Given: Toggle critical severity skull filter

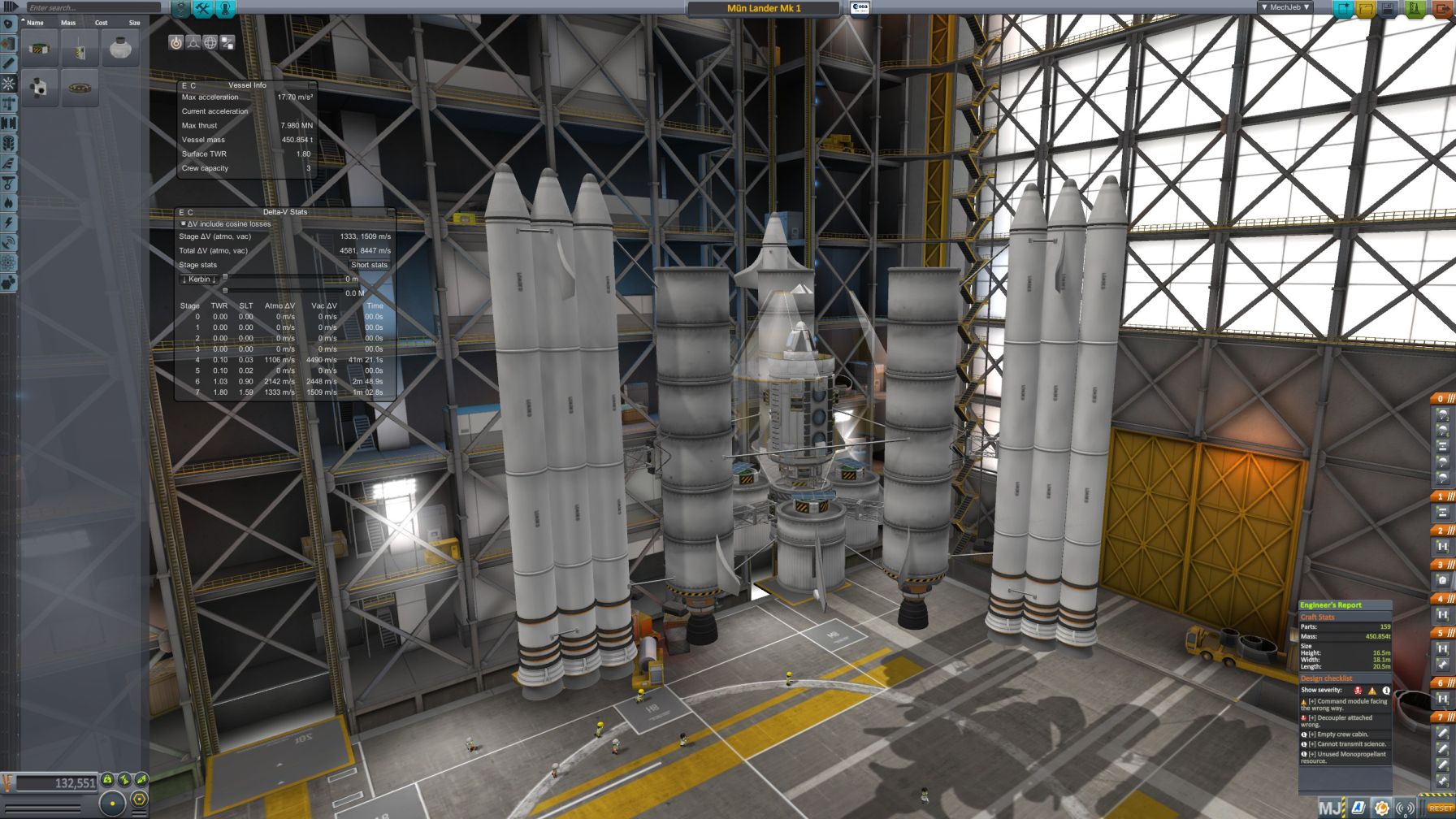Looking at the screenshot, I should tap(1358, 691).
